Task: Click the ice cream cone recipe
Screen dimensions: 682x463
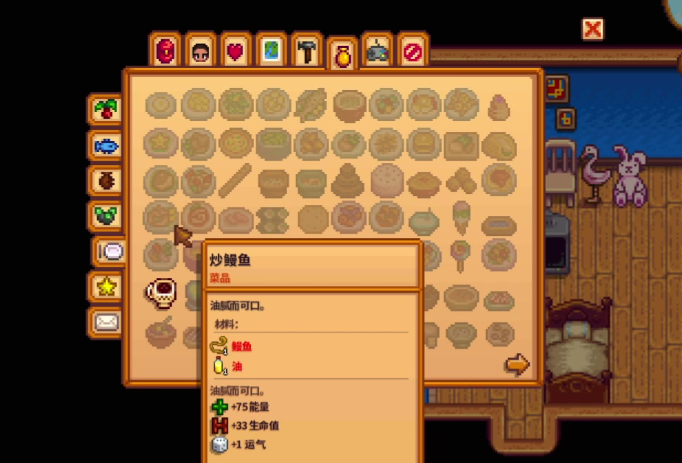Action: tap(461, 215)
